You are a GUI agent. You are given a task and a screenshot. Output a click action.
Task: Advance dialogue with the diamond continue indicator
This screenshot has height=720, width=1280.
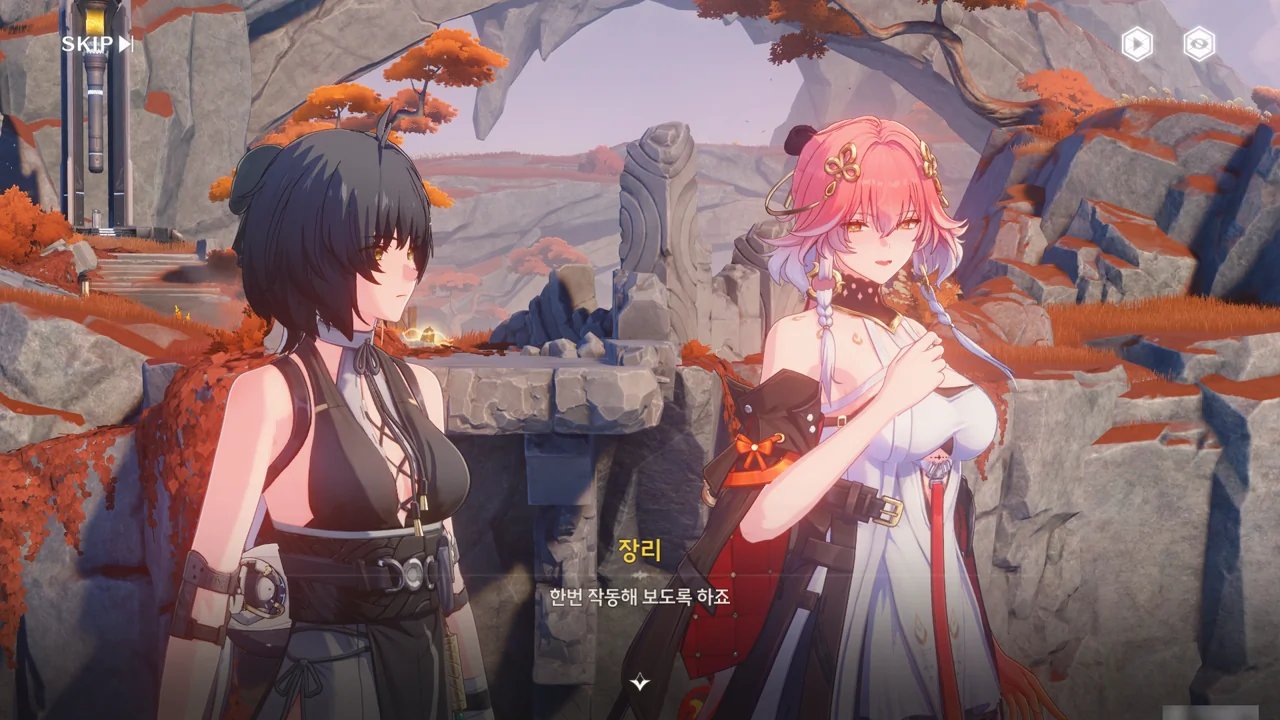pyautogui.click(x=640, y=682)
